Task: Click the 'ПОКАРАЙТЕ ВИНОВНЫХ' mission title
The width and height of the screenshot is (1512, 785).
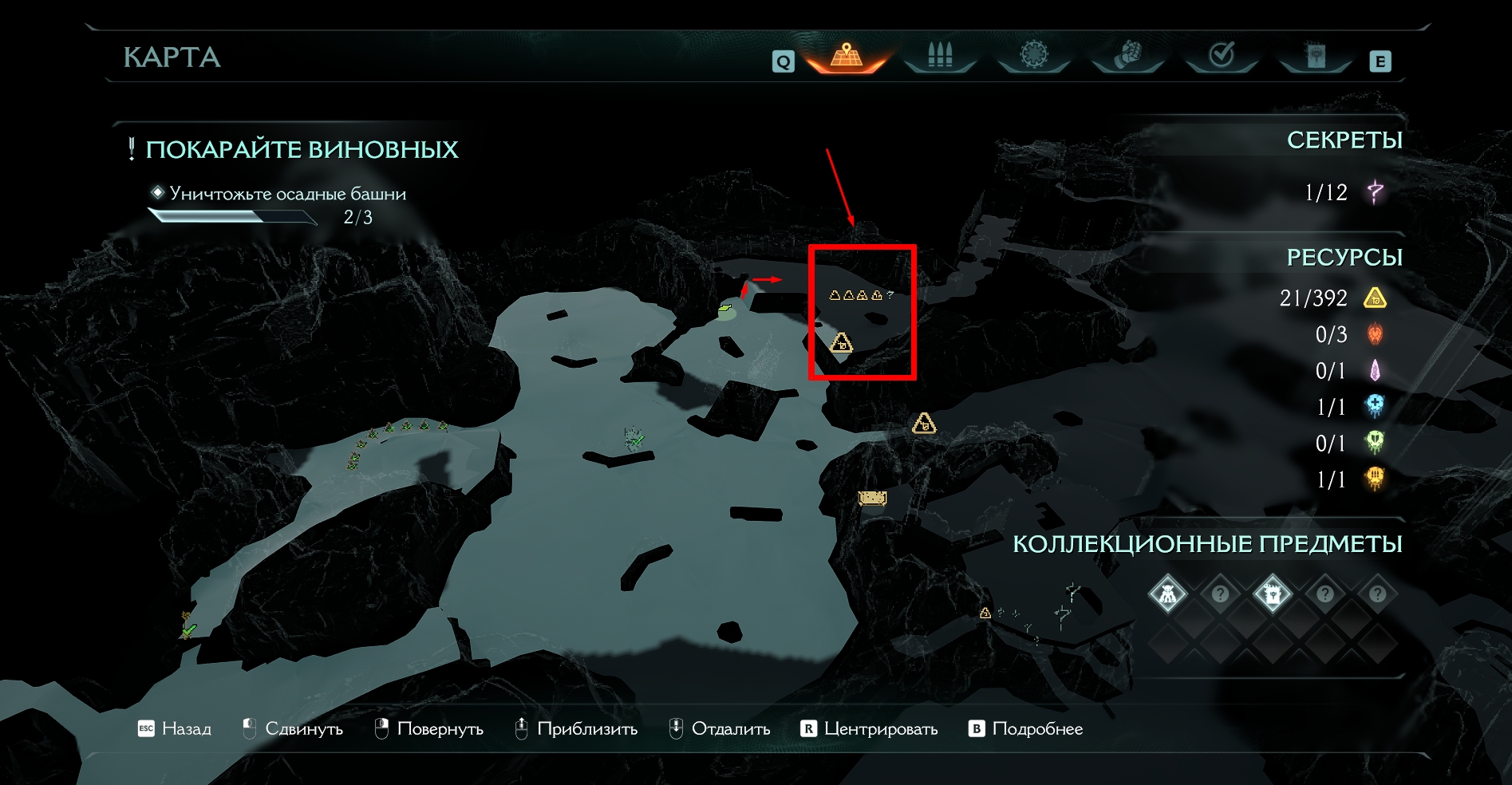Action: (302, 150)
